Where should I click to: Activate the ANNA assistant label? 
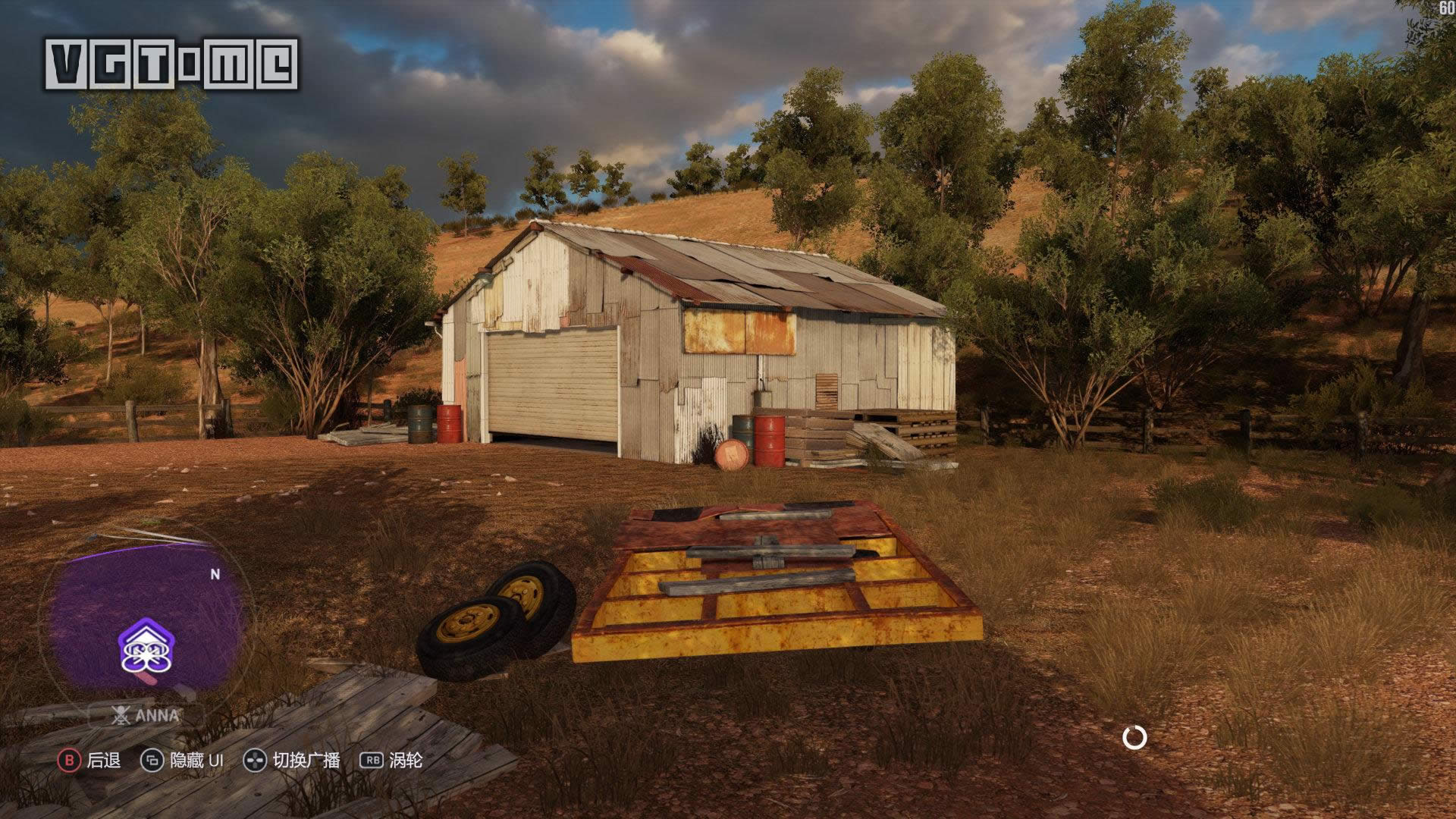click(145, 715)
